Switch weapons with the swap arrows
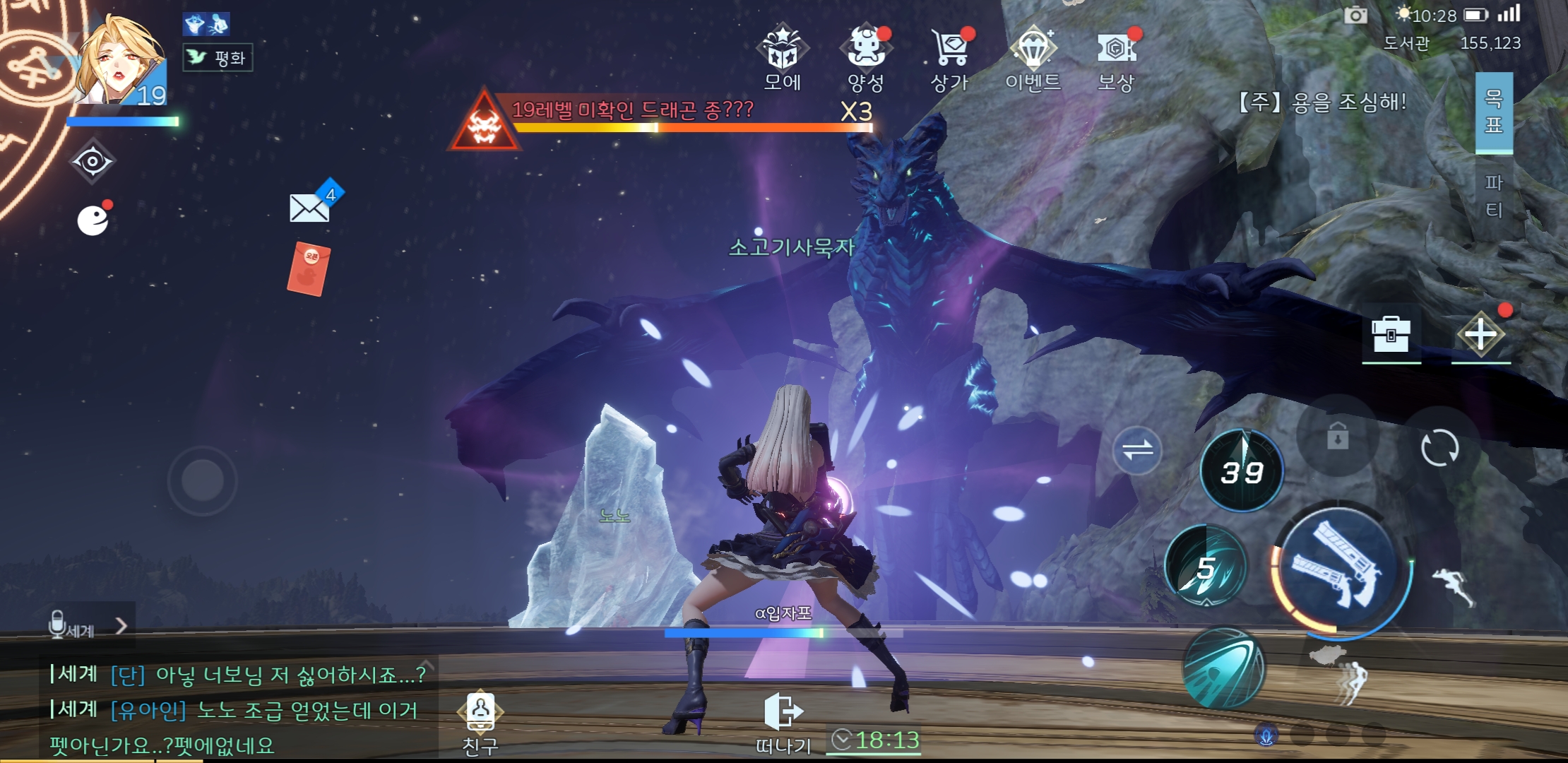This screenshot has width=1568, height=763. (1137, 450)
